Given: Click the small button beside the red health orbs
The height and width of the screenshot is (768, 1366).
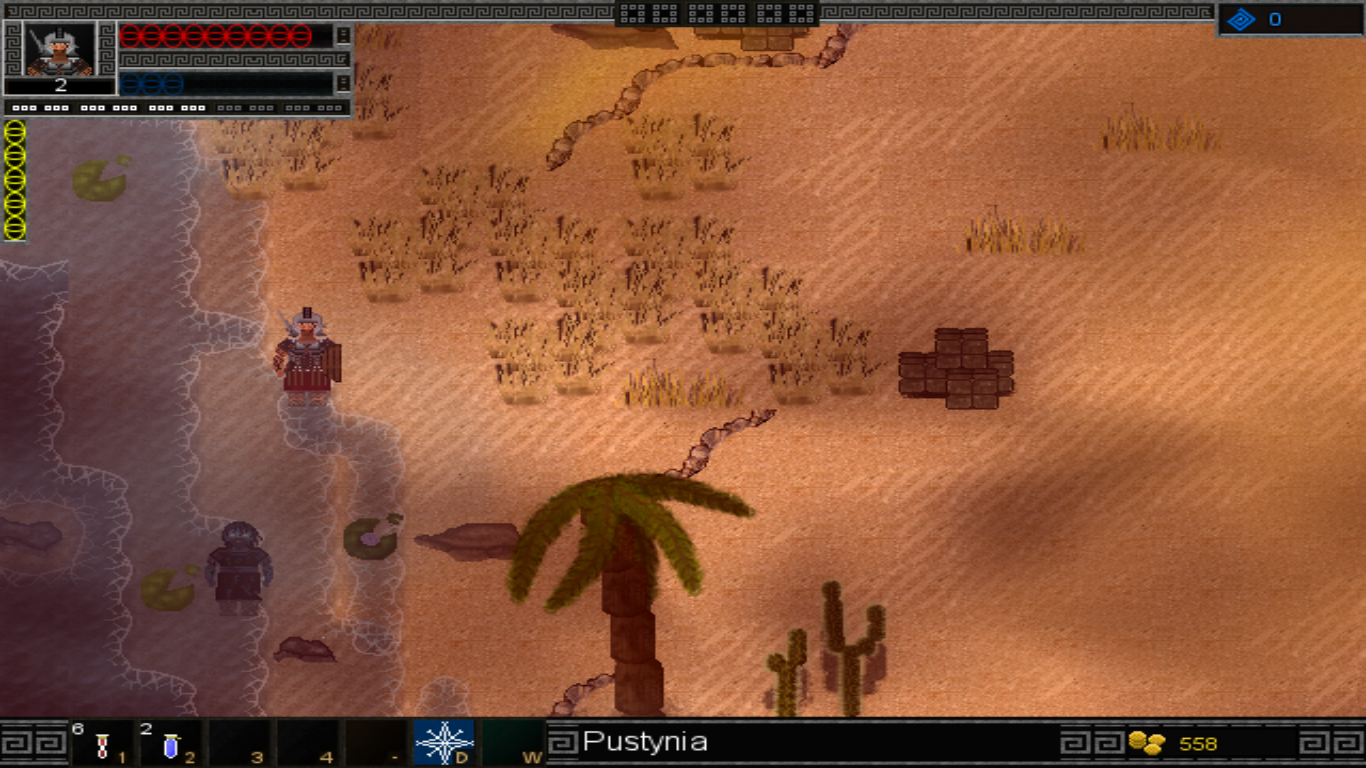Looking at the screenshot, I should (x=343, y=36).
